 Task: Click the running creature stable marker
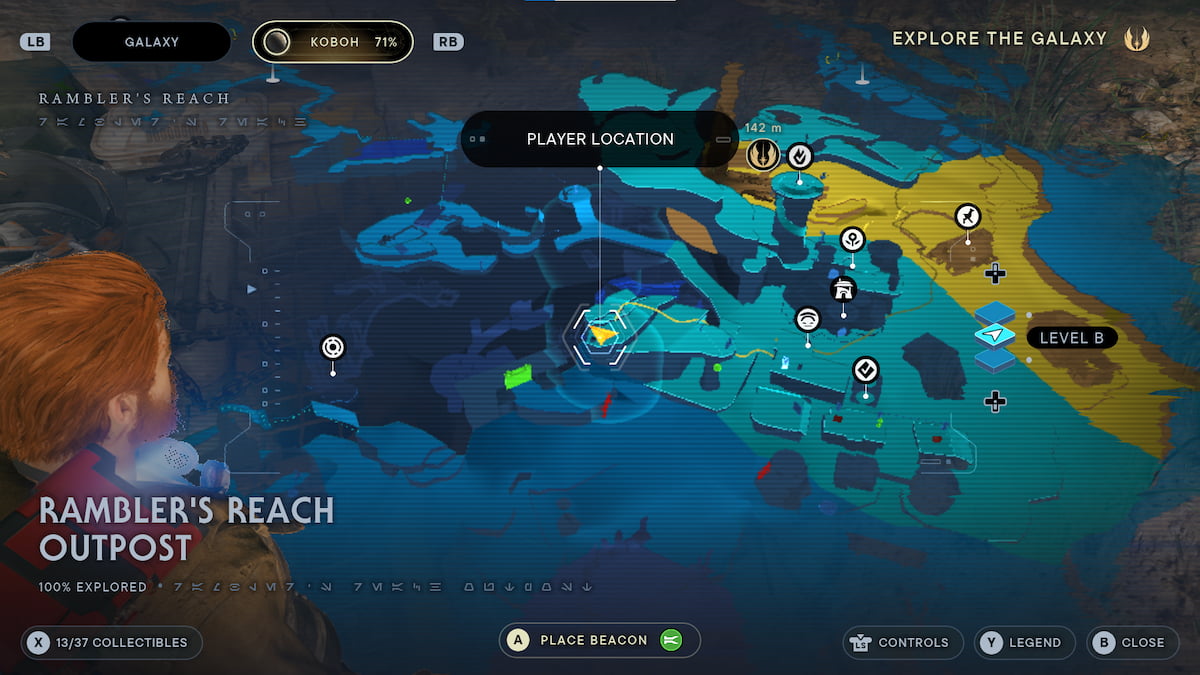(x=967, y=216)
